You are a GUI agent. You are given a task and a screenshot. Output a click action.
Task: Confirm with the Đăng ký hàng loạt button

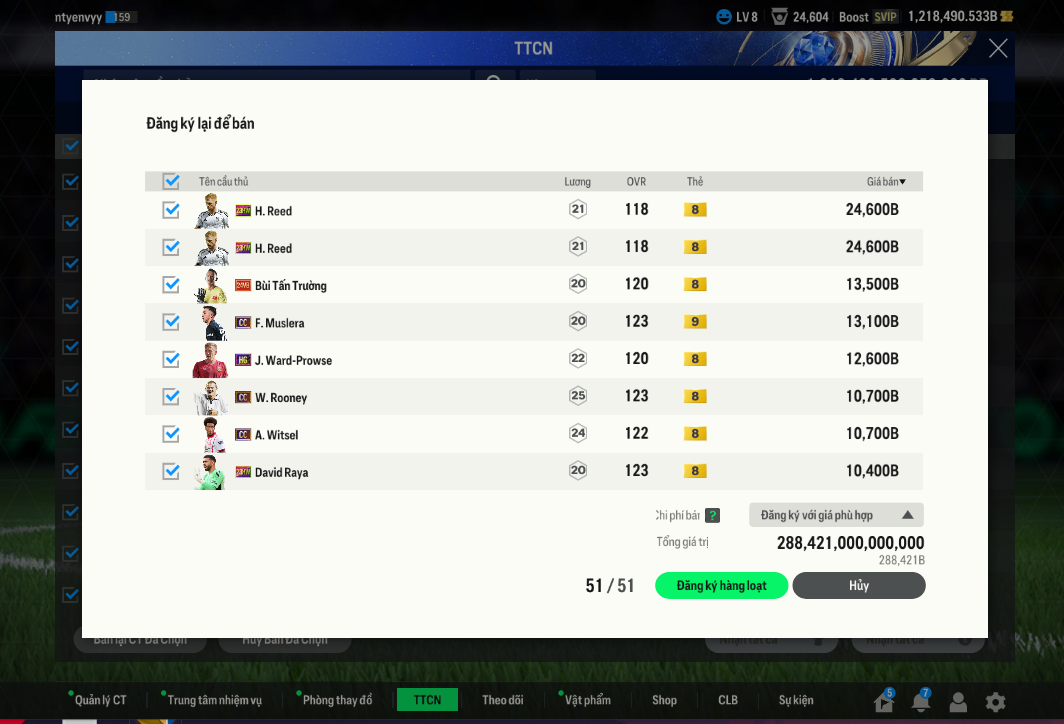coord(721,586)
